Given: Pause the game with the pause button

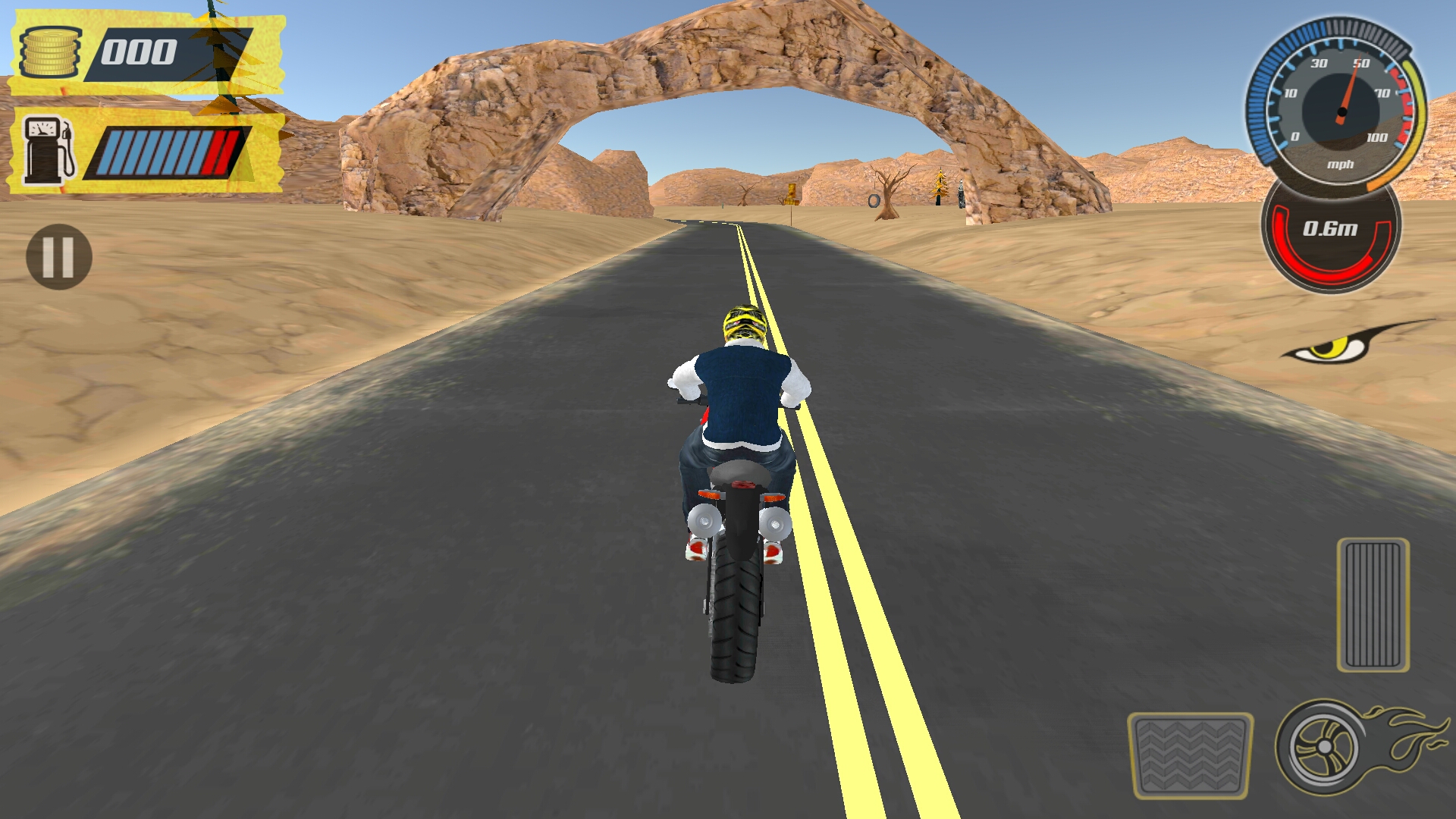Looking at the screenshot, I should coord(58,256).
